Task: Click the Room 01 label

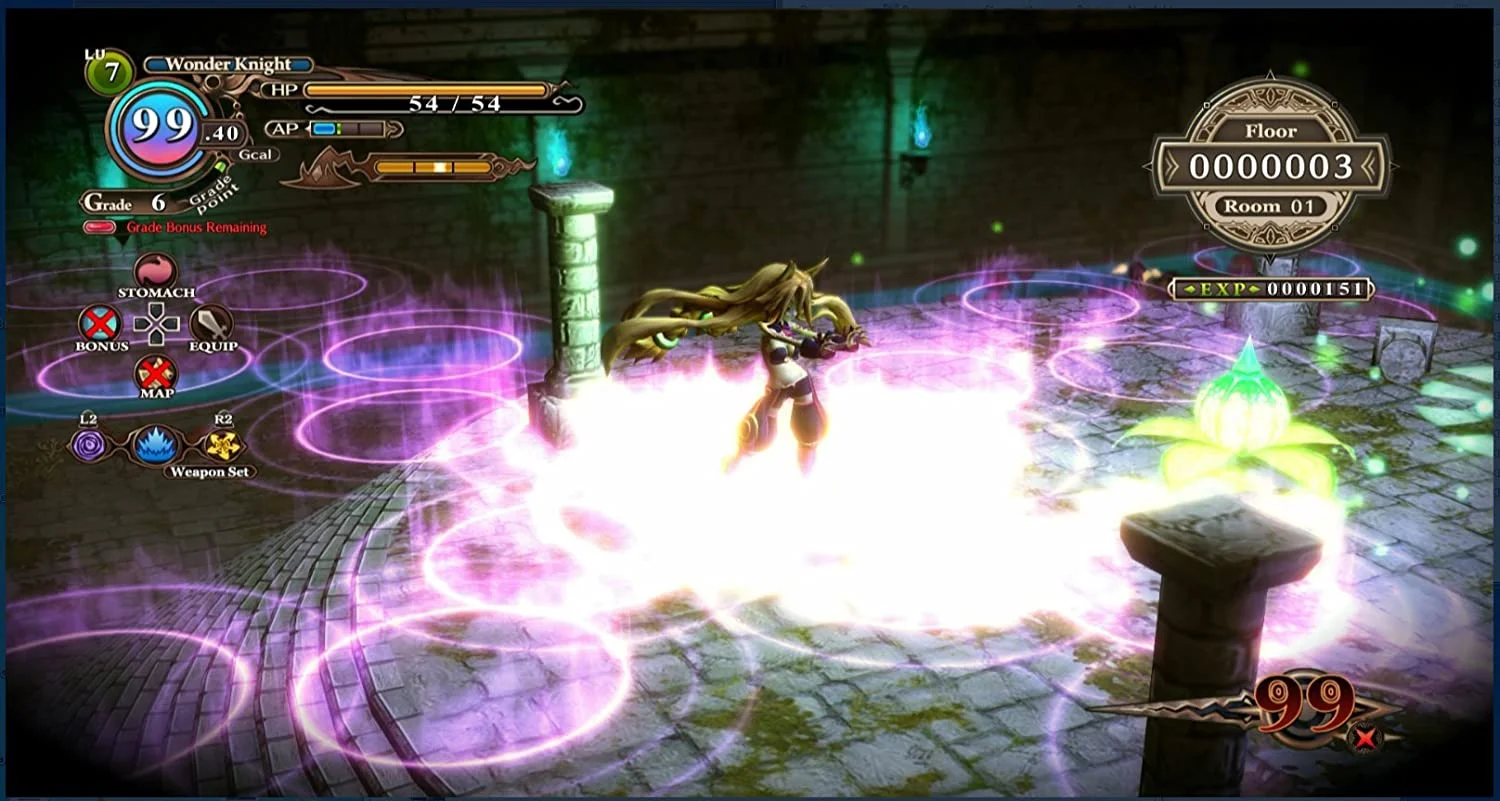Action: pyautogui.click(x=1273, y=205)
